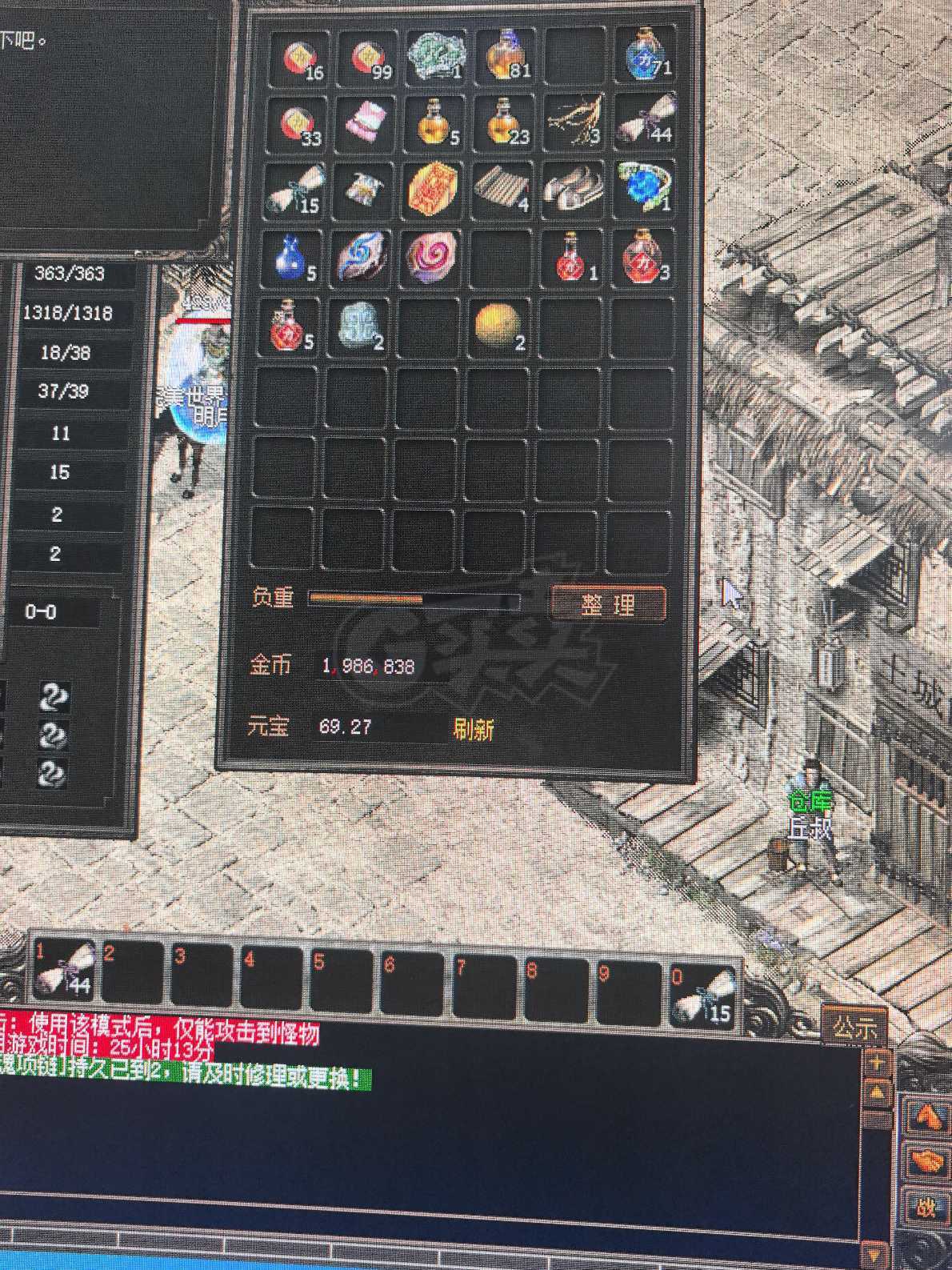This screenshot has width=952, height=1270.
Task: Use the scroll in hotbar slot 1
Action: [x=66, y=971]
